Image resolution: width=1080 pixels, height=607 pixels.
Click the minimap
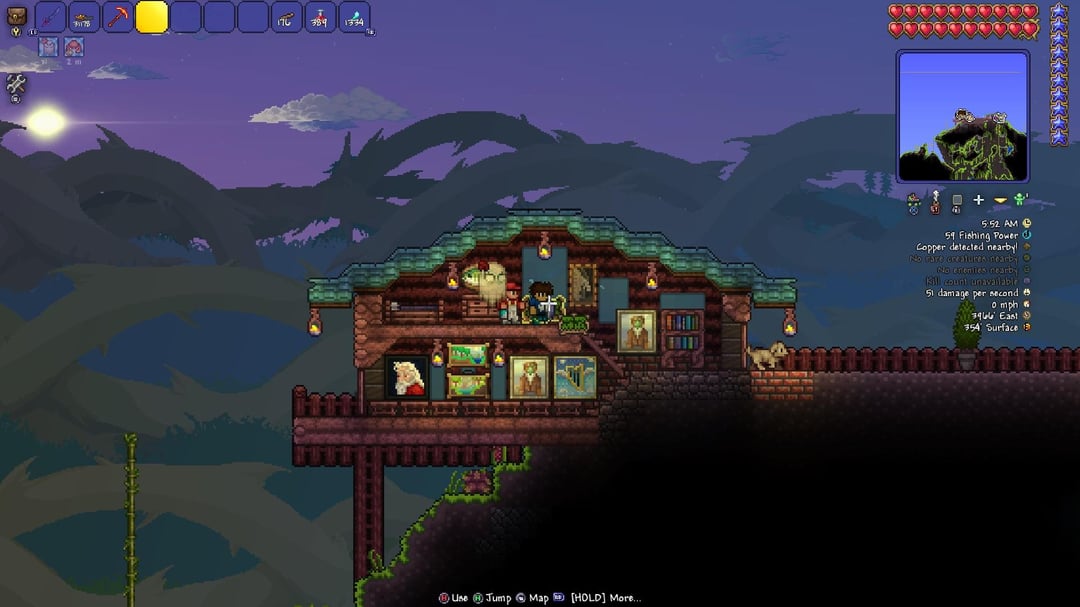tap(962, 117)
